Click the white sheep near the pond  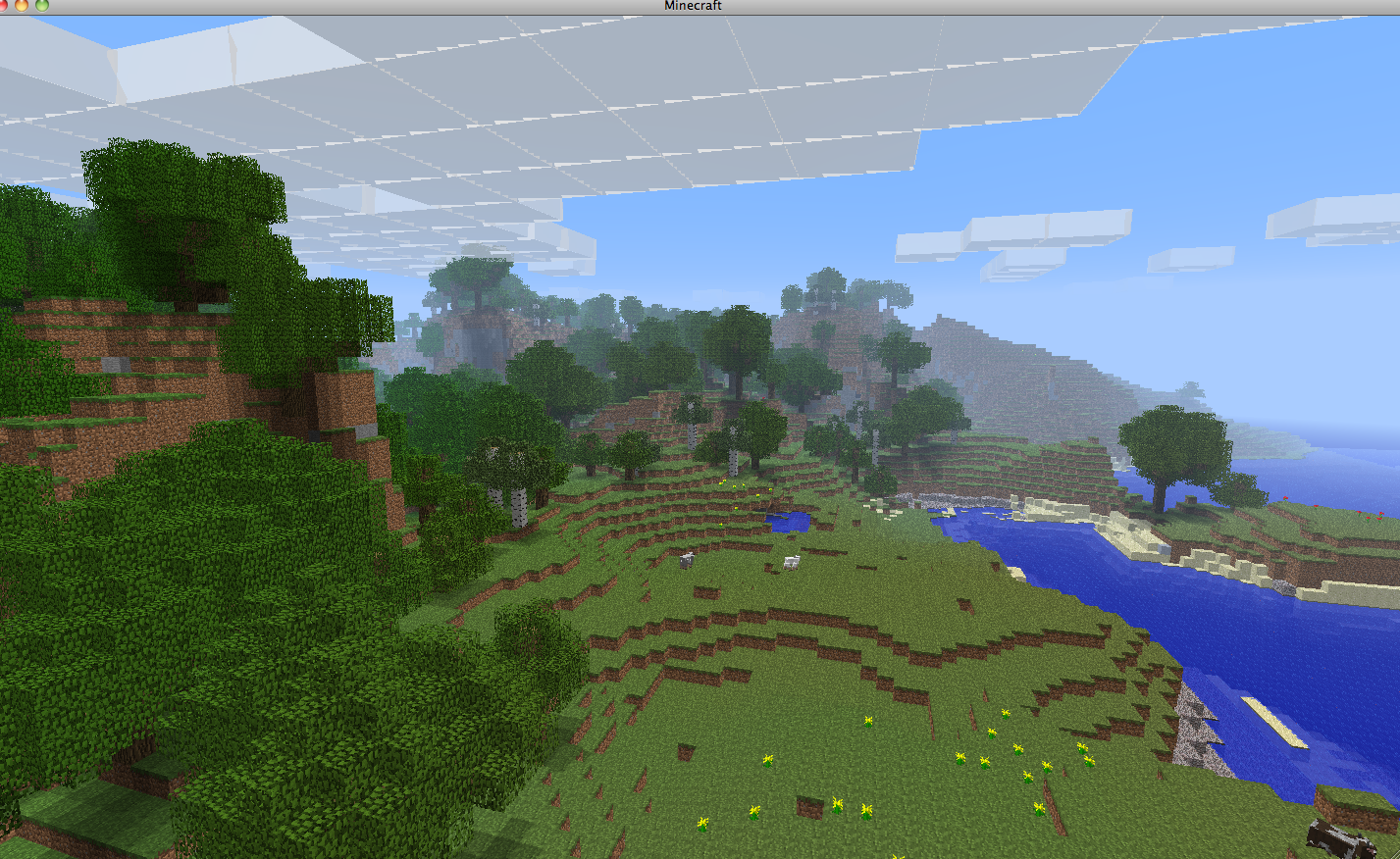(791, 561)
